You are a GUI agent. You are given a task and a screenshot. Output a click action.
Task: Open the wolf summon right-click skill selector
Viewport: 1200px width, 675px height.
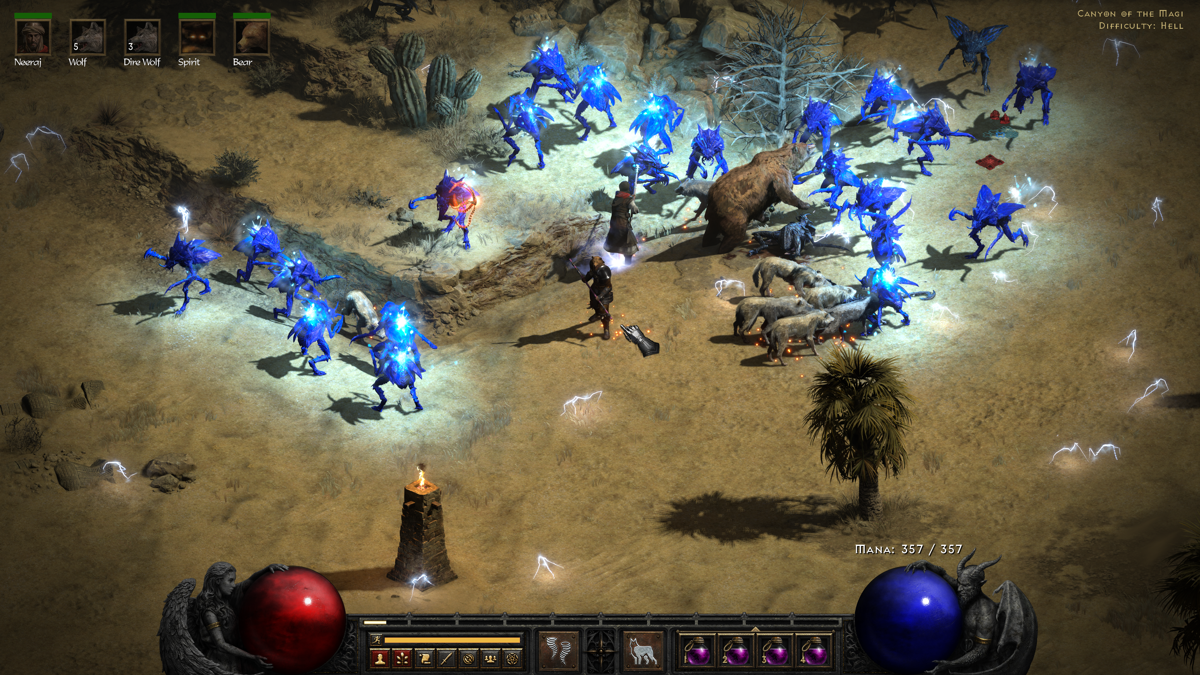coord(643,651)
